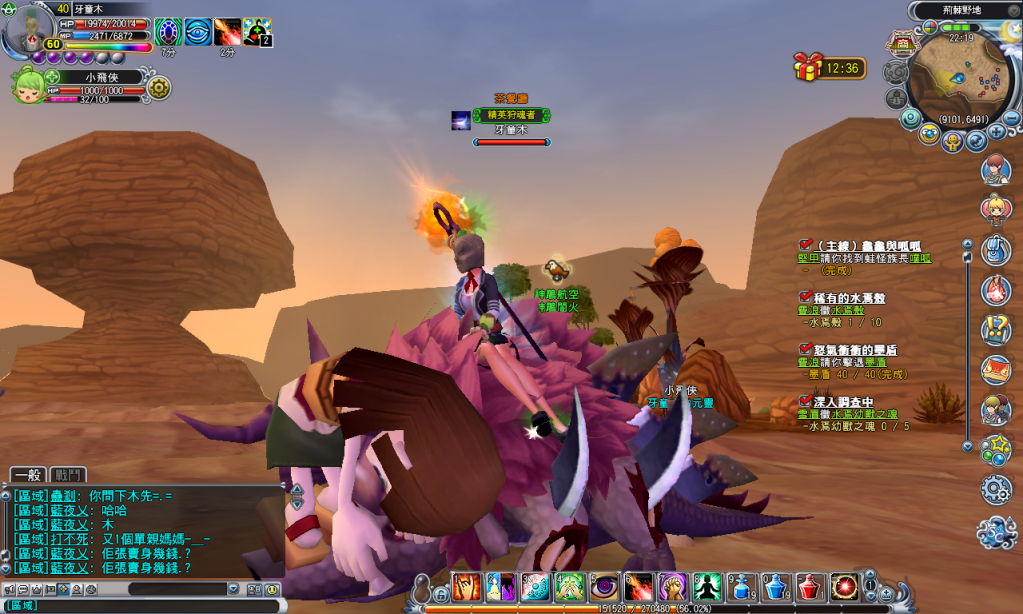This screenshot has height=614, width=1023.
Task: Drink the red health potion
Action: 811,586
